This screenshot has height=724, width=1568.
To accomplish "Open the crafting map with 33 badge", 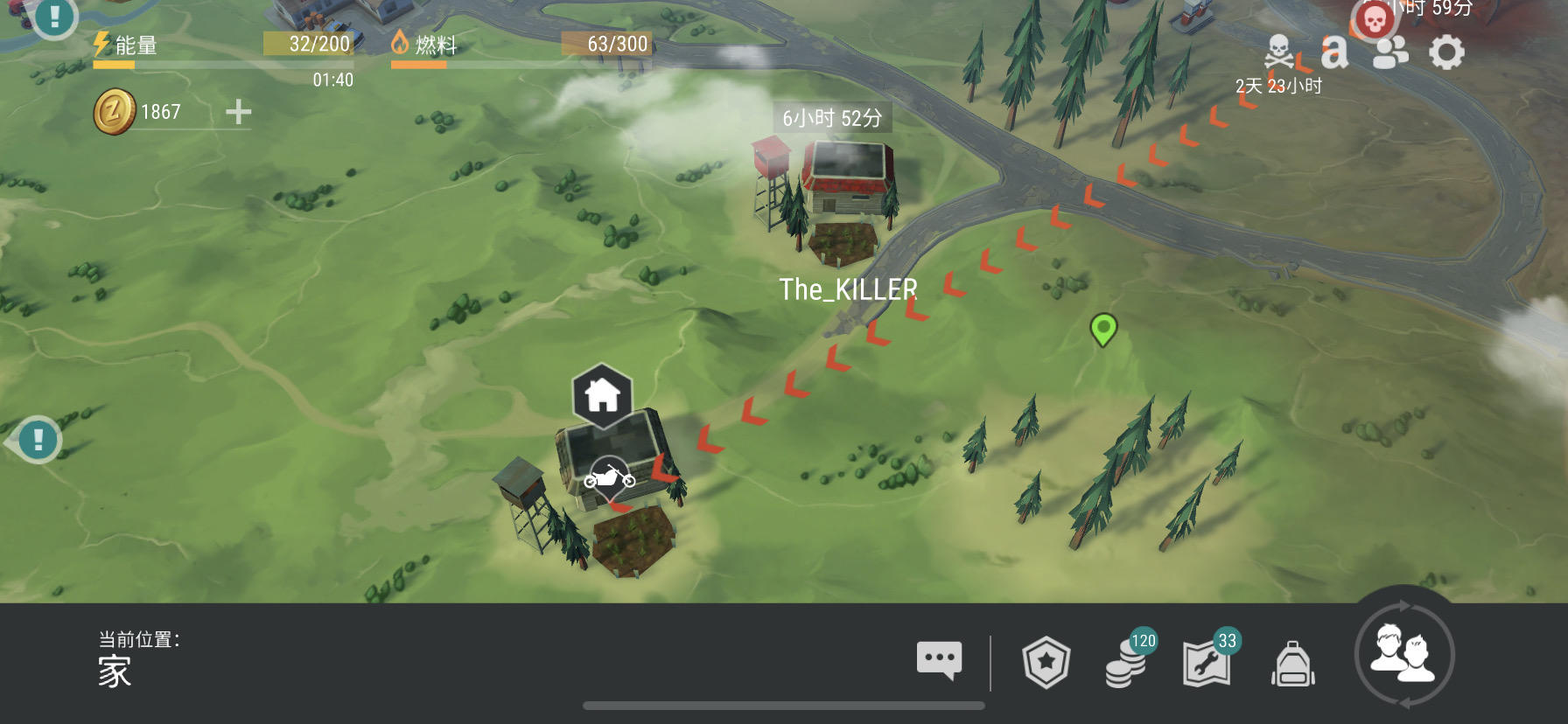I will (1207, 665).
